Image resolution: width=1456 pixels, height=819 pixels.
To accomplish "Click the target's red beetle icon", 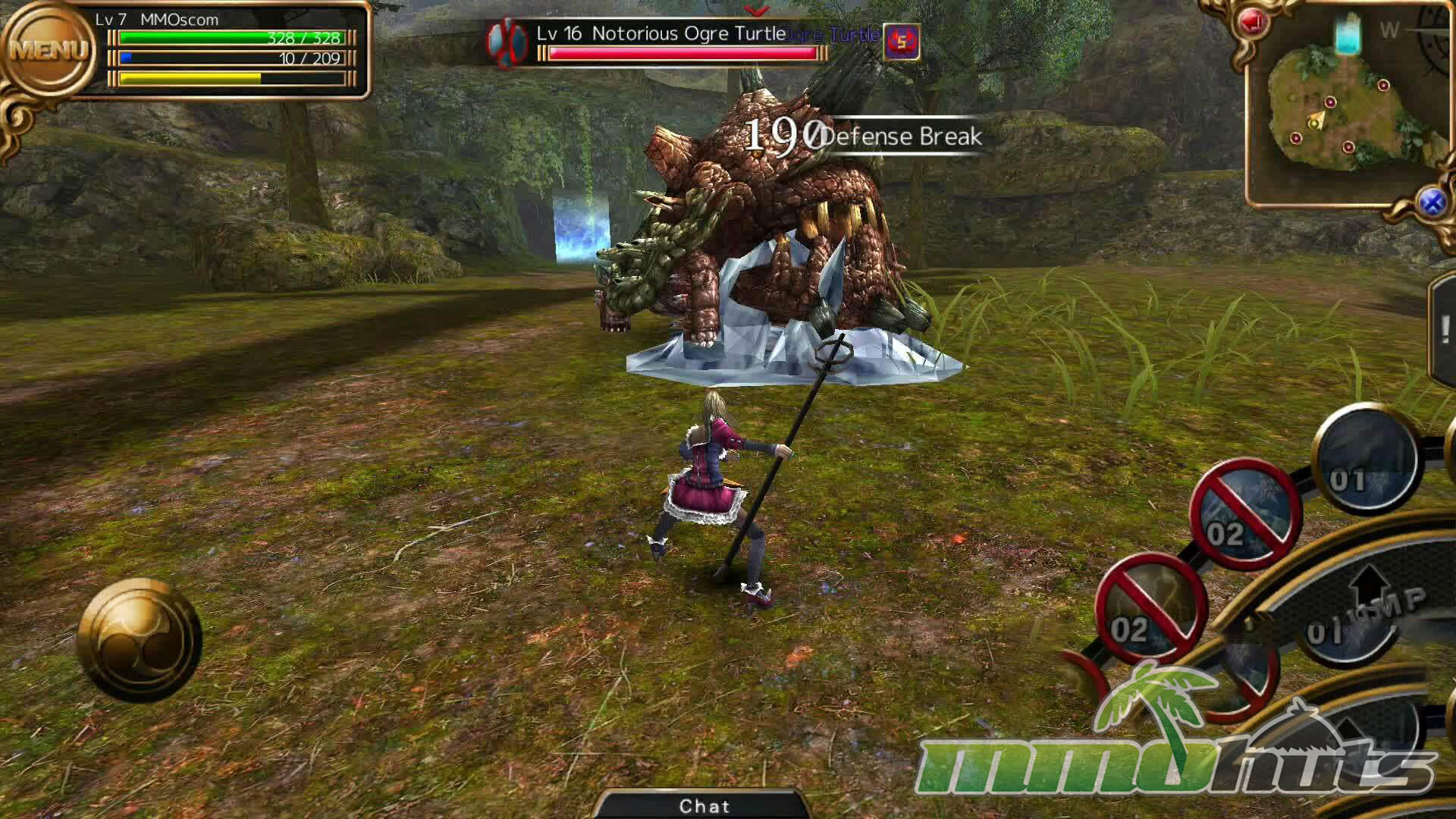I will pyautogui.click(x=507, y=41).
